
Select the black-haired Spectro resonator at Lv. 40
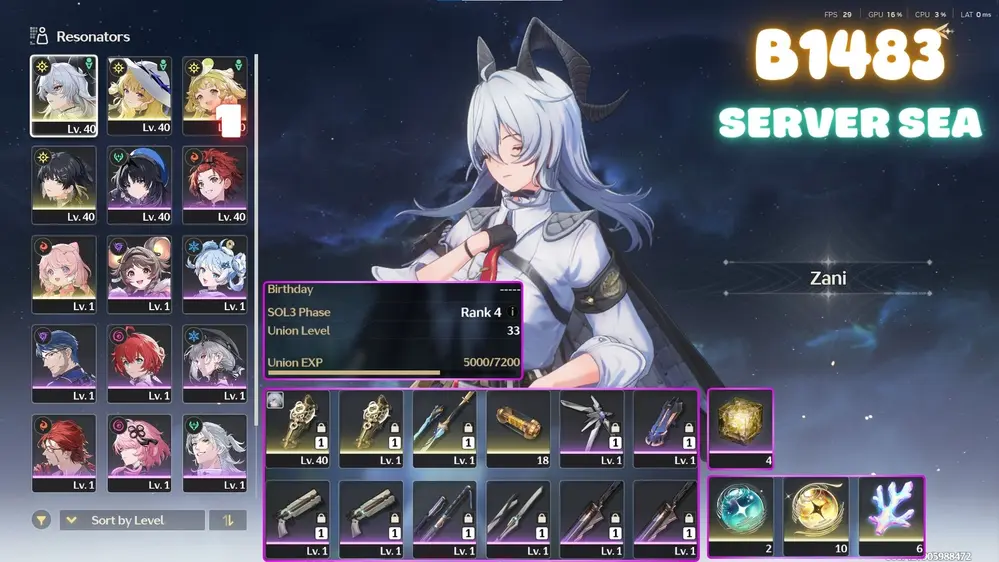pyautogui.click(x=64, y=184)
